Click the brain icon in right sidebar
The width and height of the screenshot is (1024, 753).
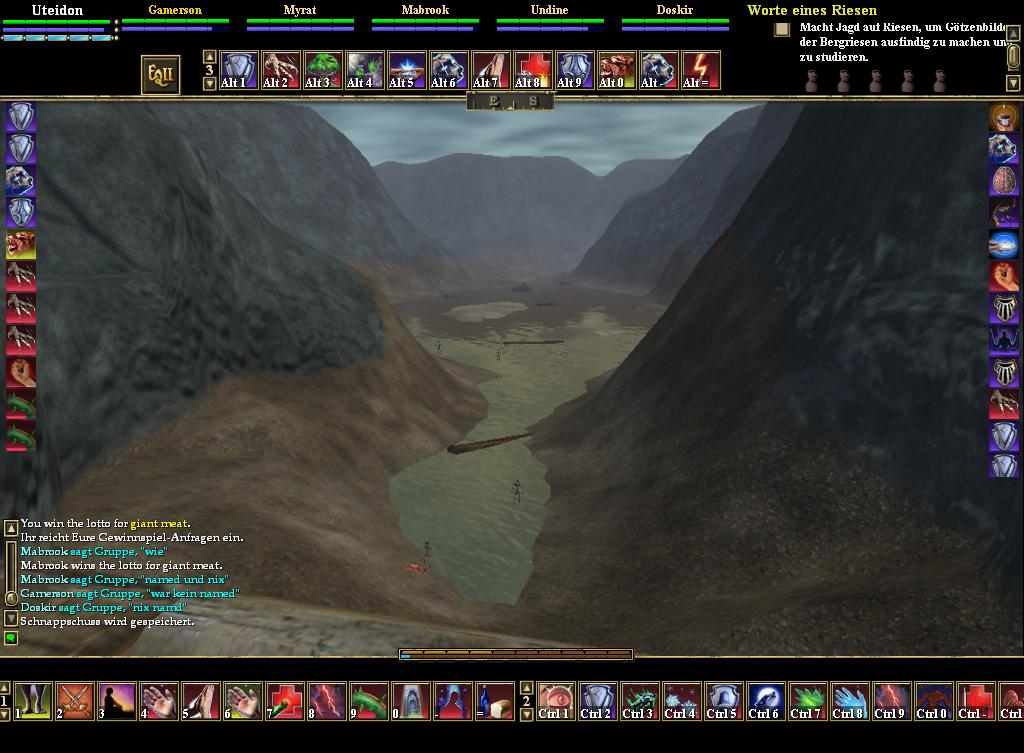(x=1004, y=180)
